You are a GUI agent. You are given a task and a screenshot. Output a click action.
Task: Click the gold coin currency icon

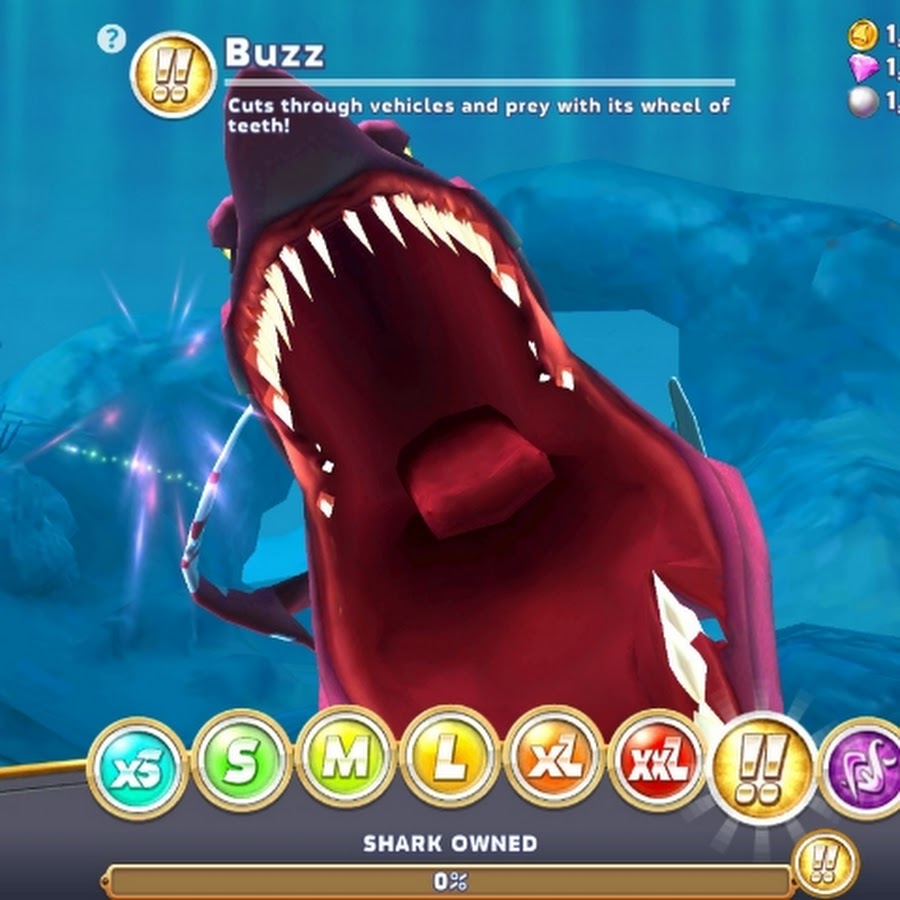(x=862, y=36)
